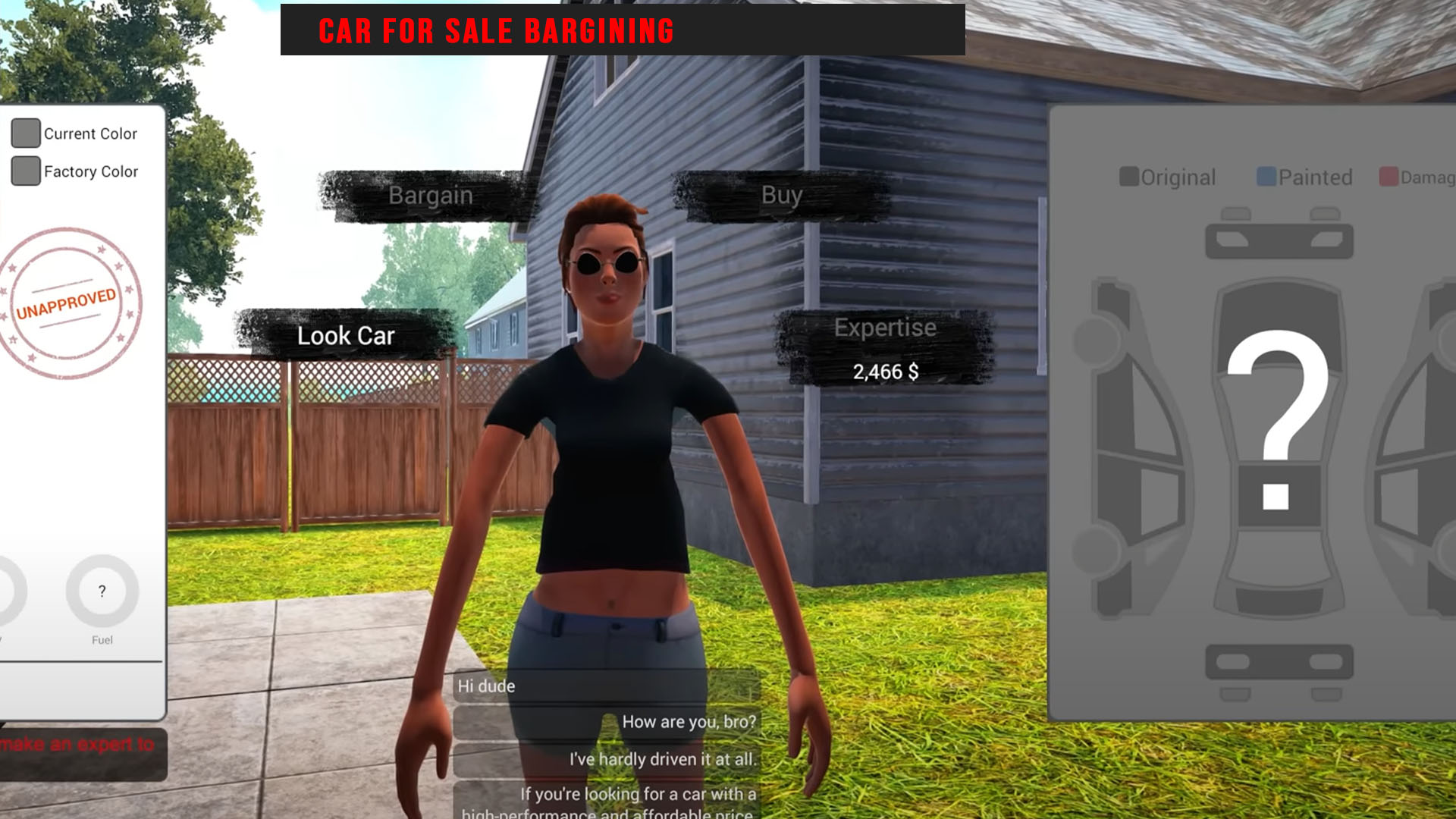Toggle the Factory Color option

tap(26, 171)
